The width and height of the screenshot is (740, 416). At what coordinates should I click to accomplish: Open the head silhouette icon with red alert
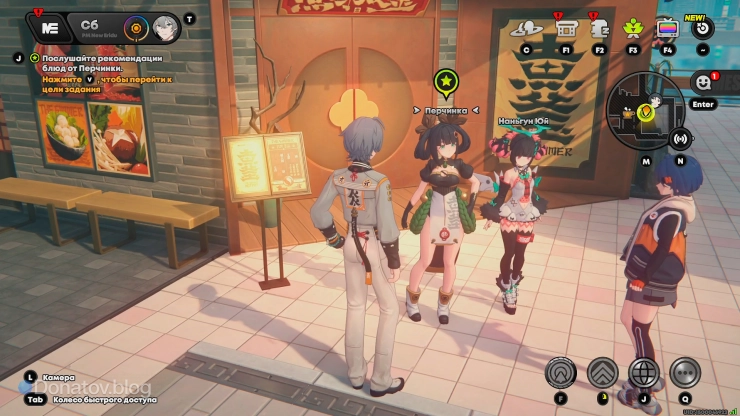(598, 29)
